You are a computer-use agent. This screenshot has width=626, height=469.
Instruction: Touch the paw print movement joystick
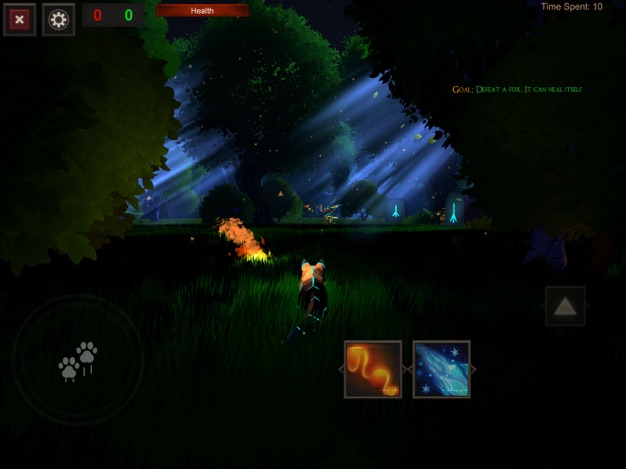[78, 360]
